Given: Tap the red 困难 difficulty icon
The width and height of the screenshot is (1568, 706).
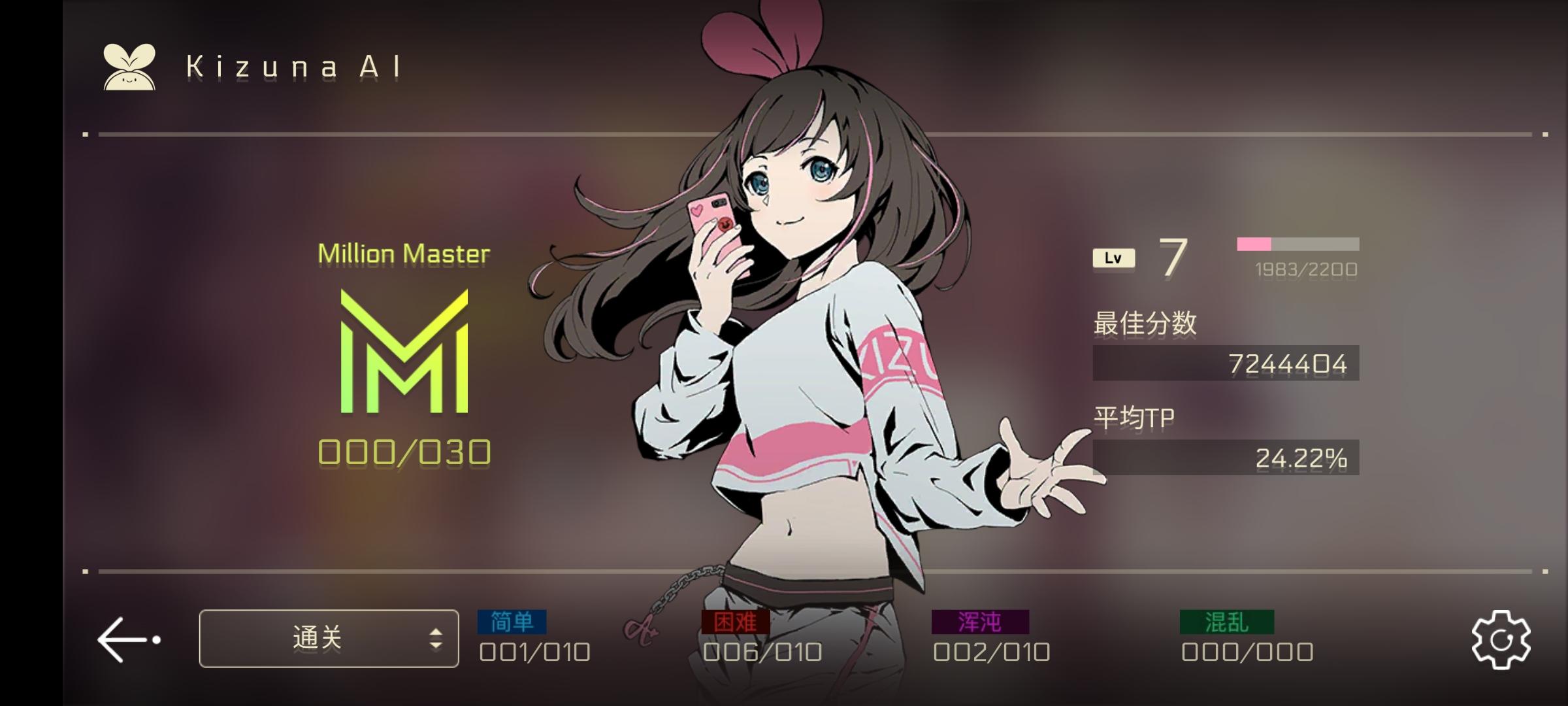Looking at the screenshot, I should pyautogui.click(x=735, y=622).
